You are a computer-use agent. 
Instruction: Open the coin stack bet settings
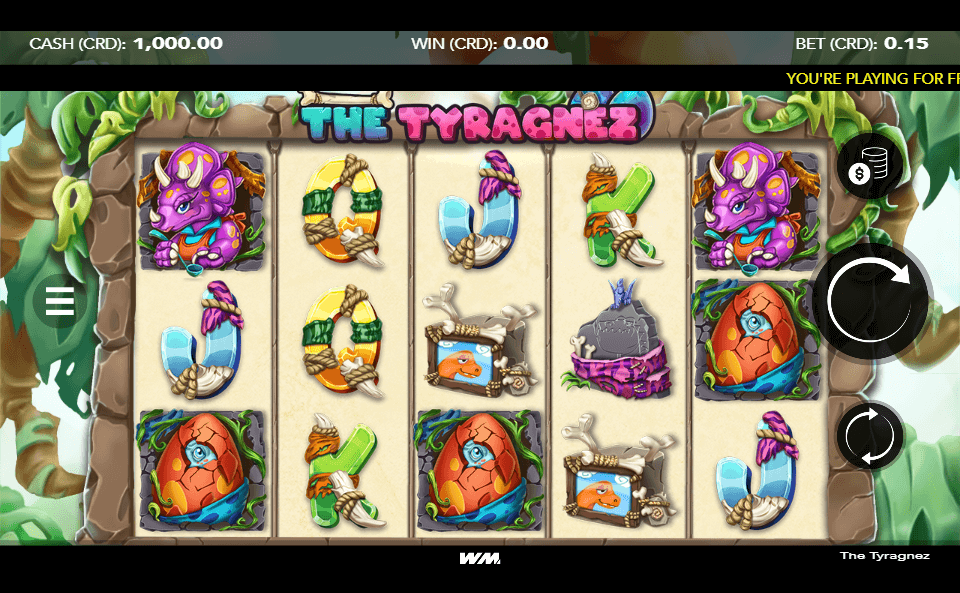point(869,168)
